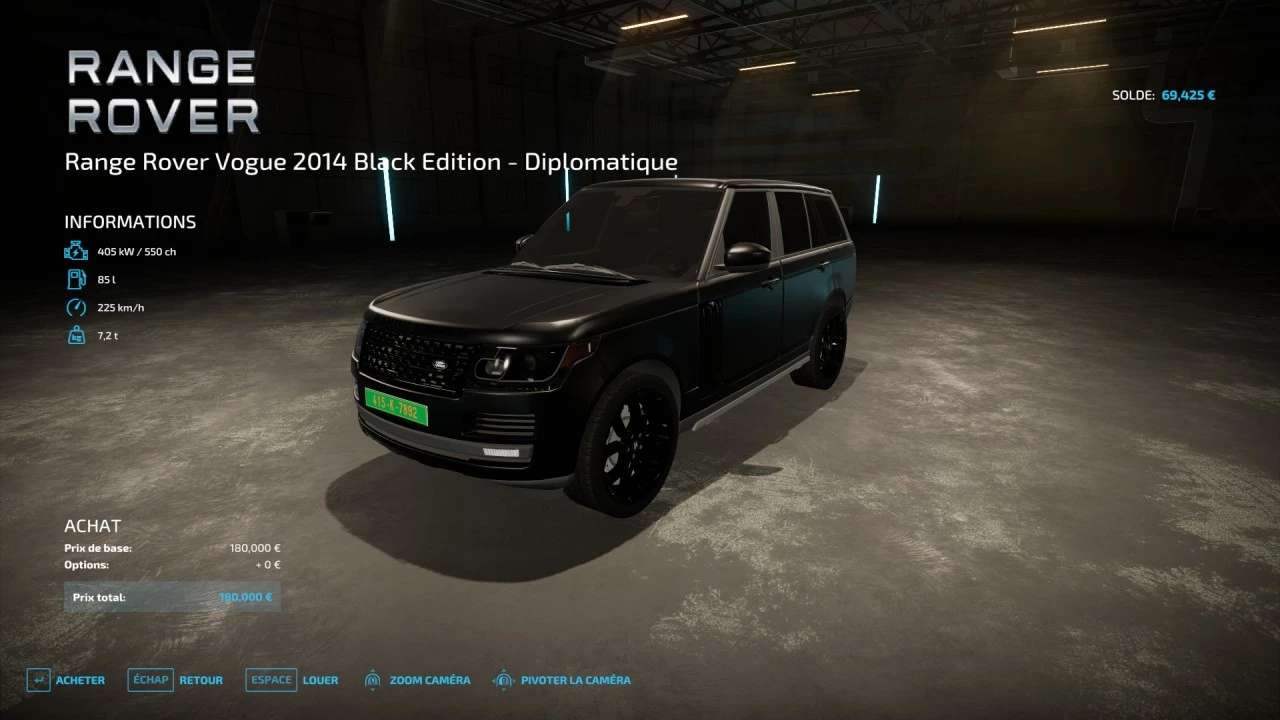1280x720 pixels.
Task: Click the Espace key label
Action: pos(270,679)
